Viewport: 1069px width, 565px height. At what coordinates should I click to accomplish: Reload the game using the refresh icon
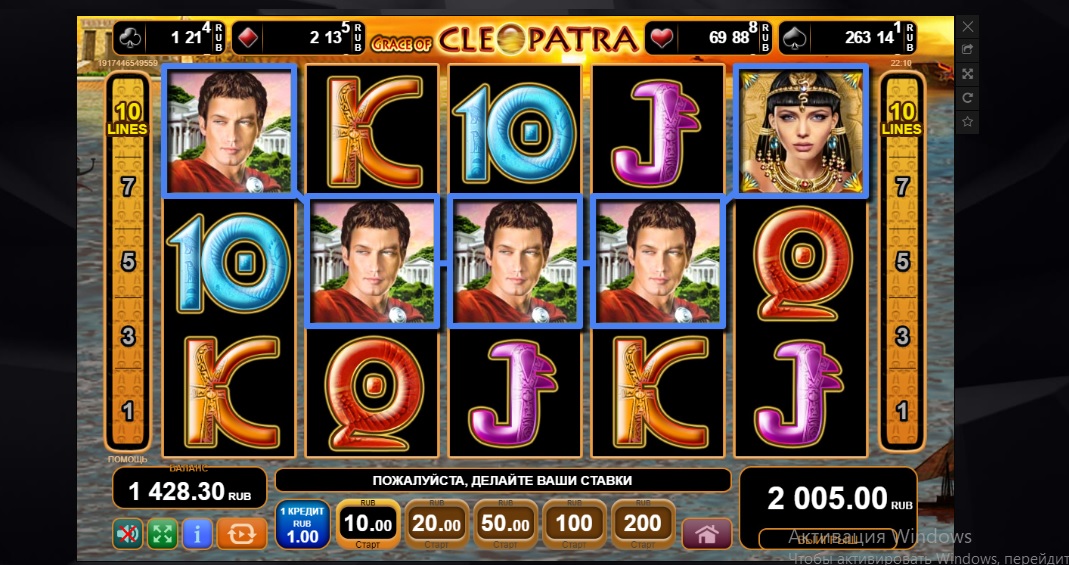[x=968, y=97]
